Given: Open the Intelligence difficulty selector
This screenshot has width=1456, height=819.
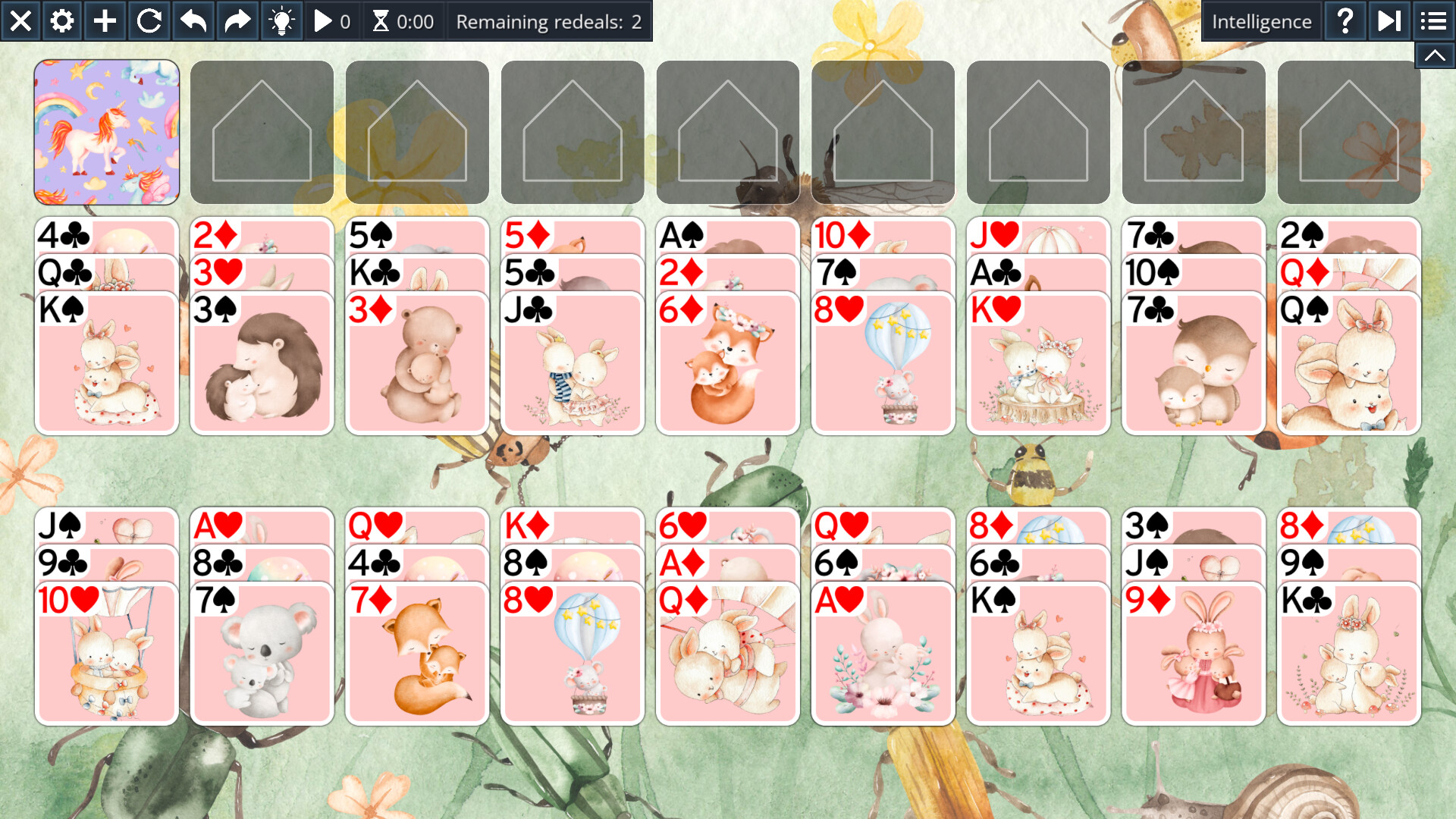Looking at the screenshot, I should pyautogui.click(x=1261, y=20).
